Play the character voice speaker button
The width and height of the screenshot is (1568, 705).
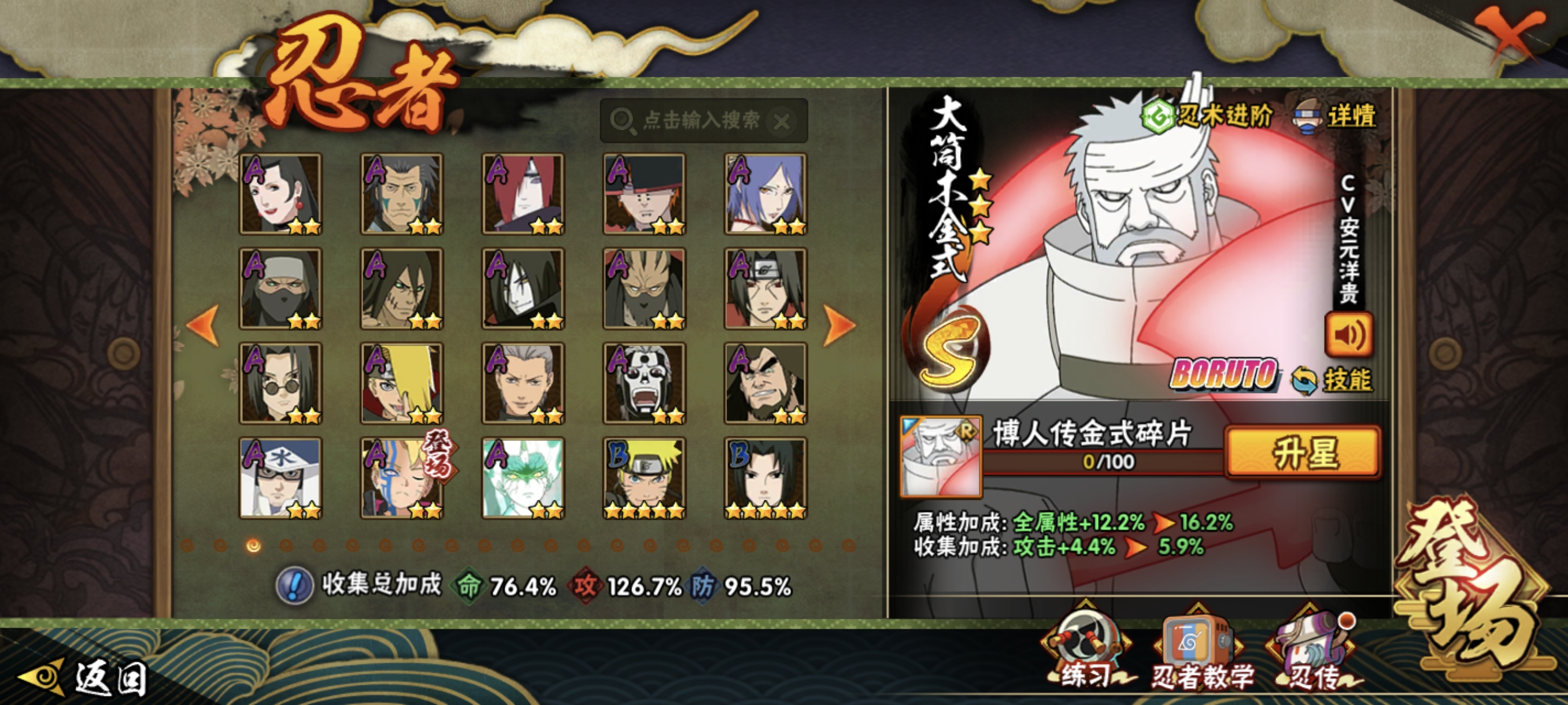[1348, 335]
